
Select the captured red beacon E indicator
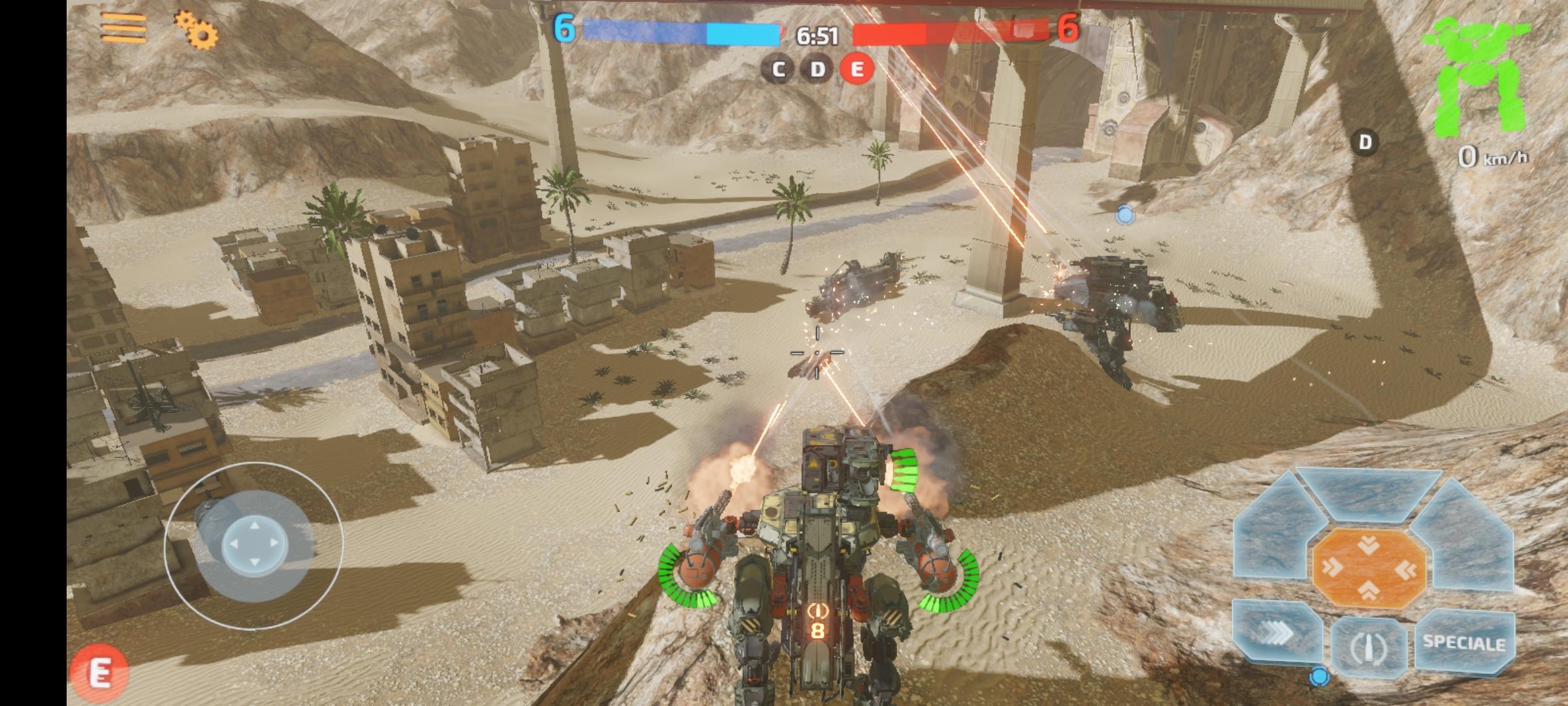pyautogui.click(x=856, y=68)
